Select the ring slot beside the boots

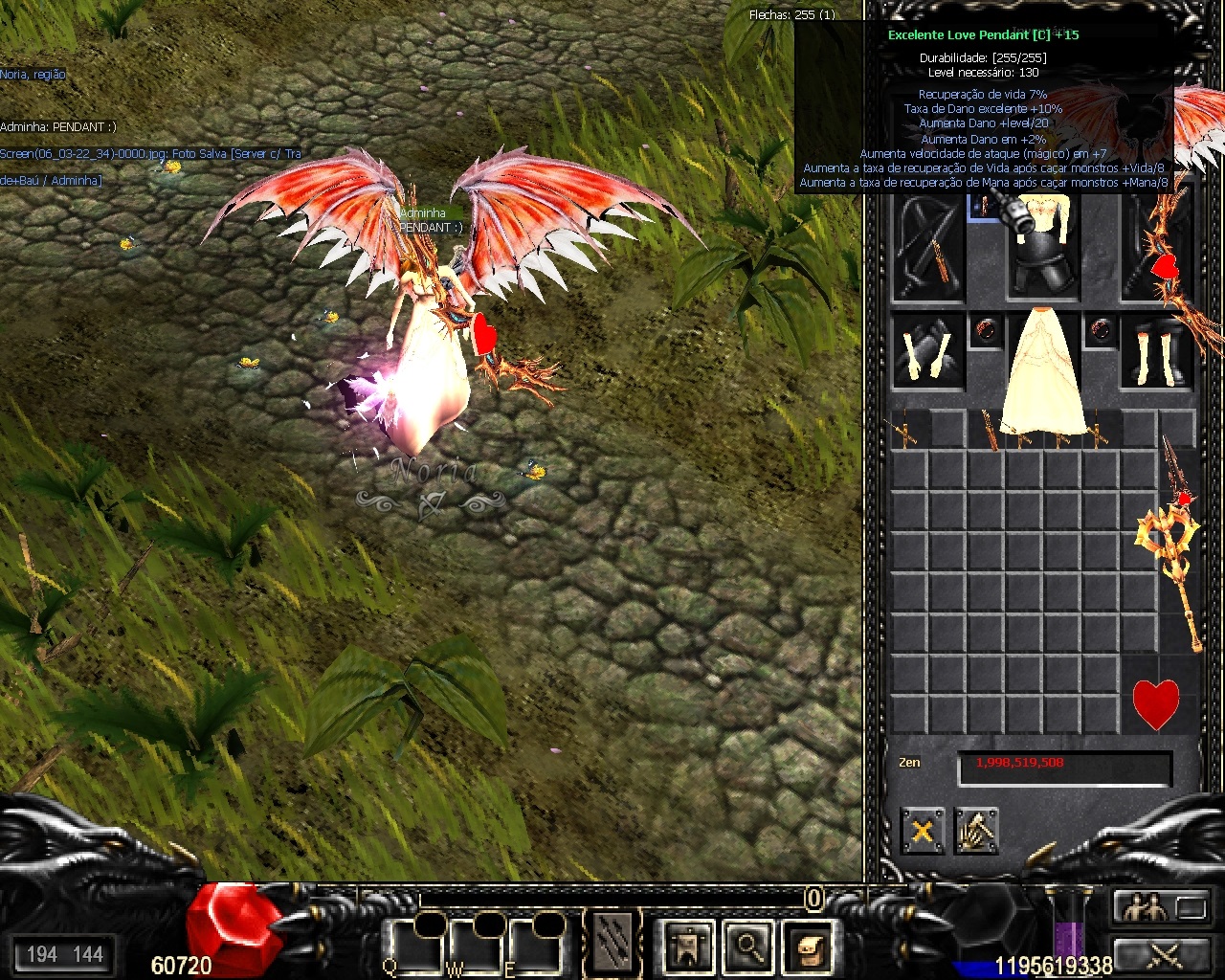pyautogui.click(x=1101, y=331)
